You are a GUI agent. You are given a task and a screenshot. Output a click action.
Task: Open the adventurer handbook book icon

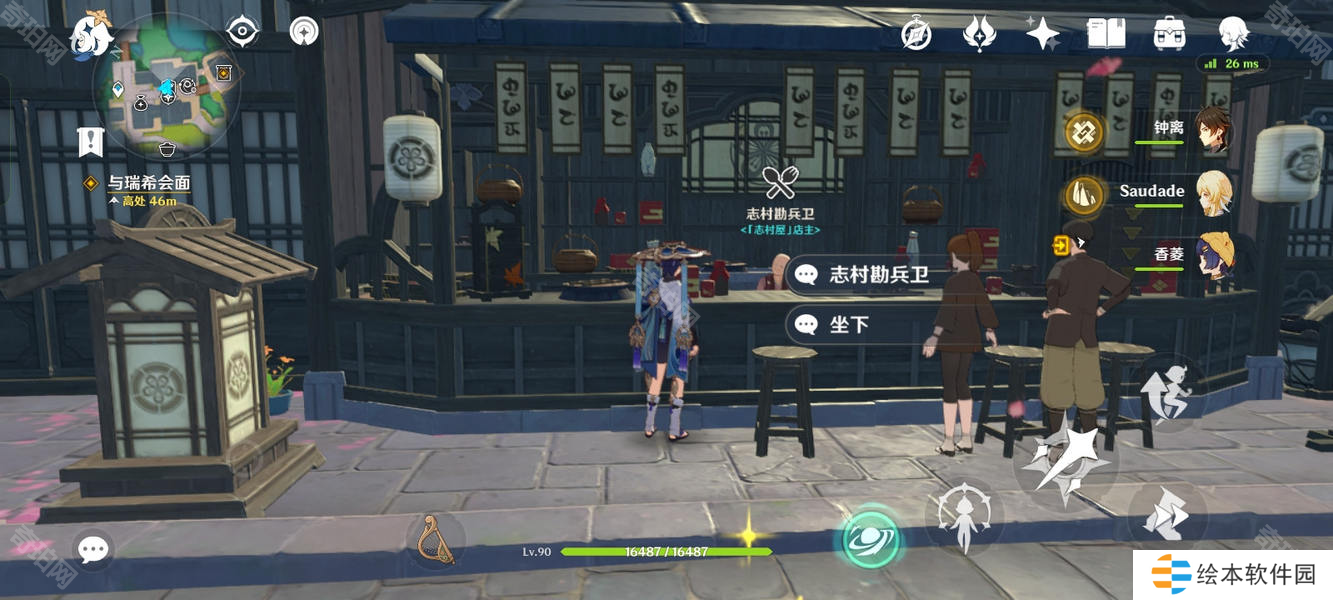click(x=1106, y=34)
